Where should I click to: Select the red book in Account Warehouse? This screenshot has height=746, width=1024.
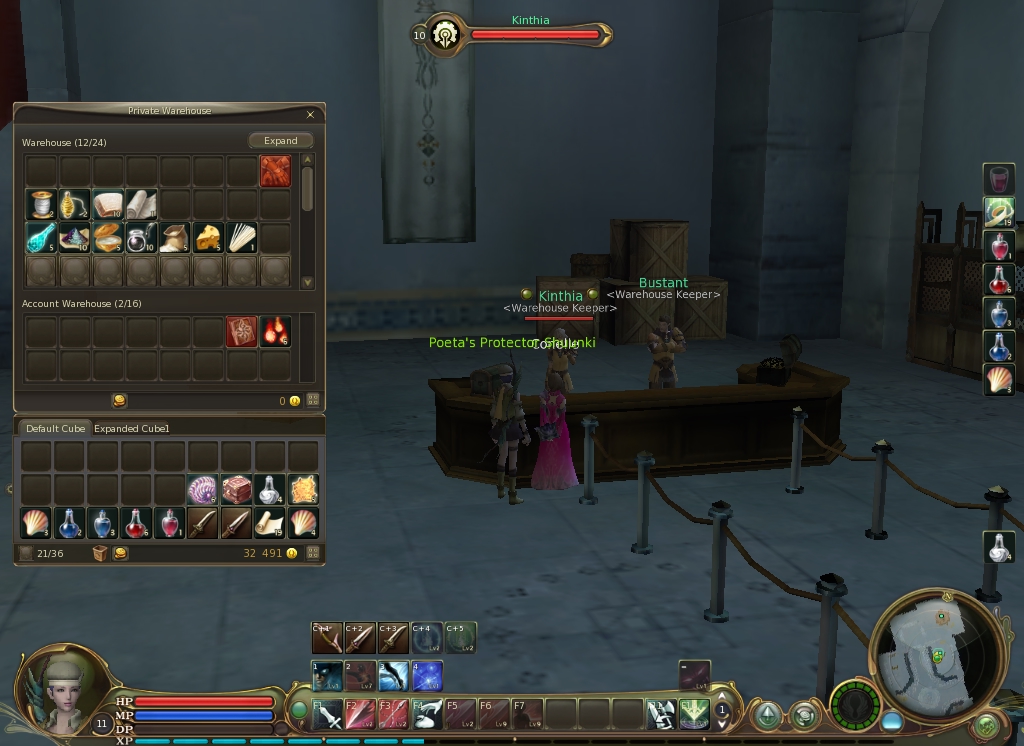tap(242, 332)
